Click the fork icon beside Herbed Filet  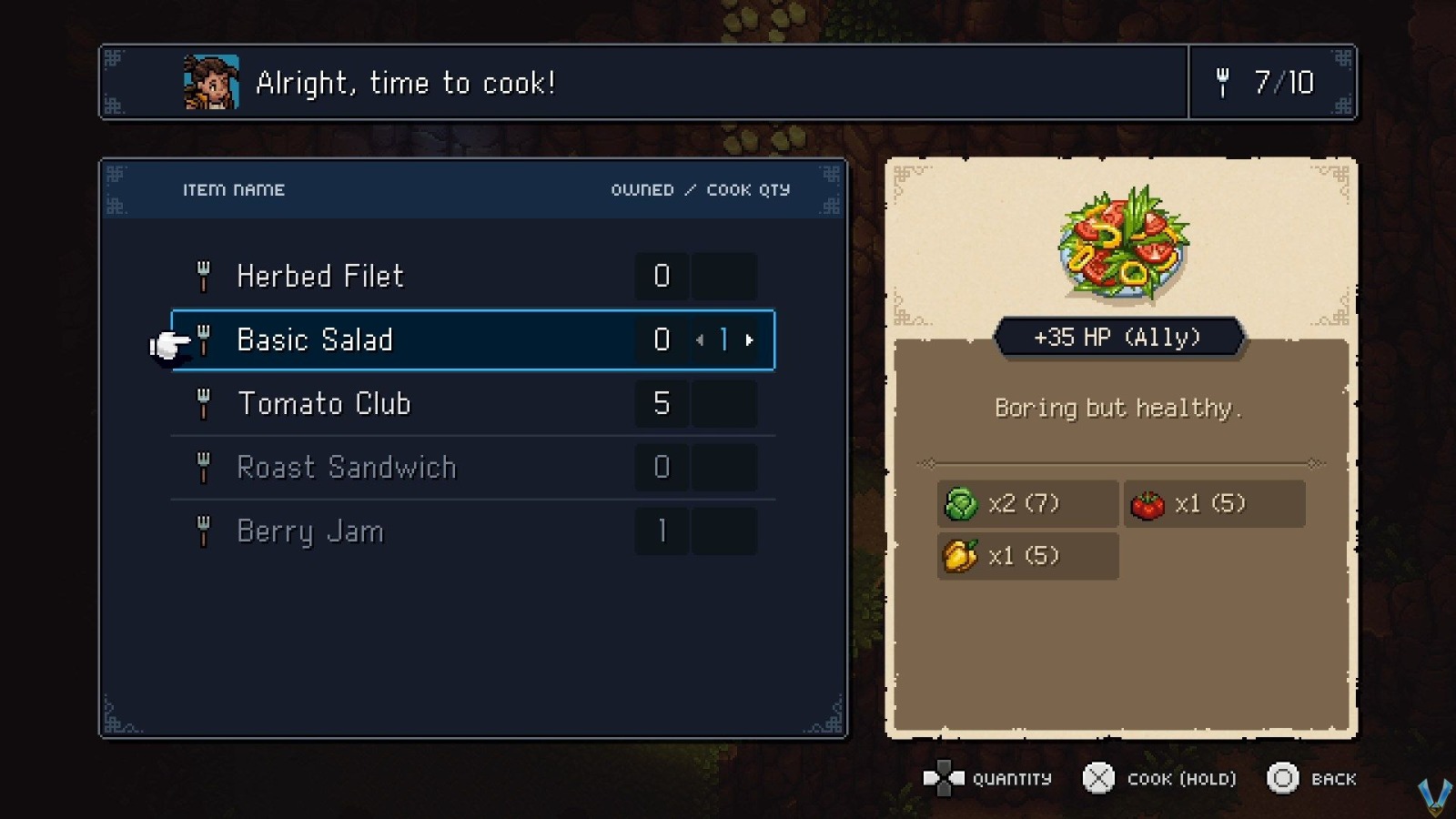[204, 276]
